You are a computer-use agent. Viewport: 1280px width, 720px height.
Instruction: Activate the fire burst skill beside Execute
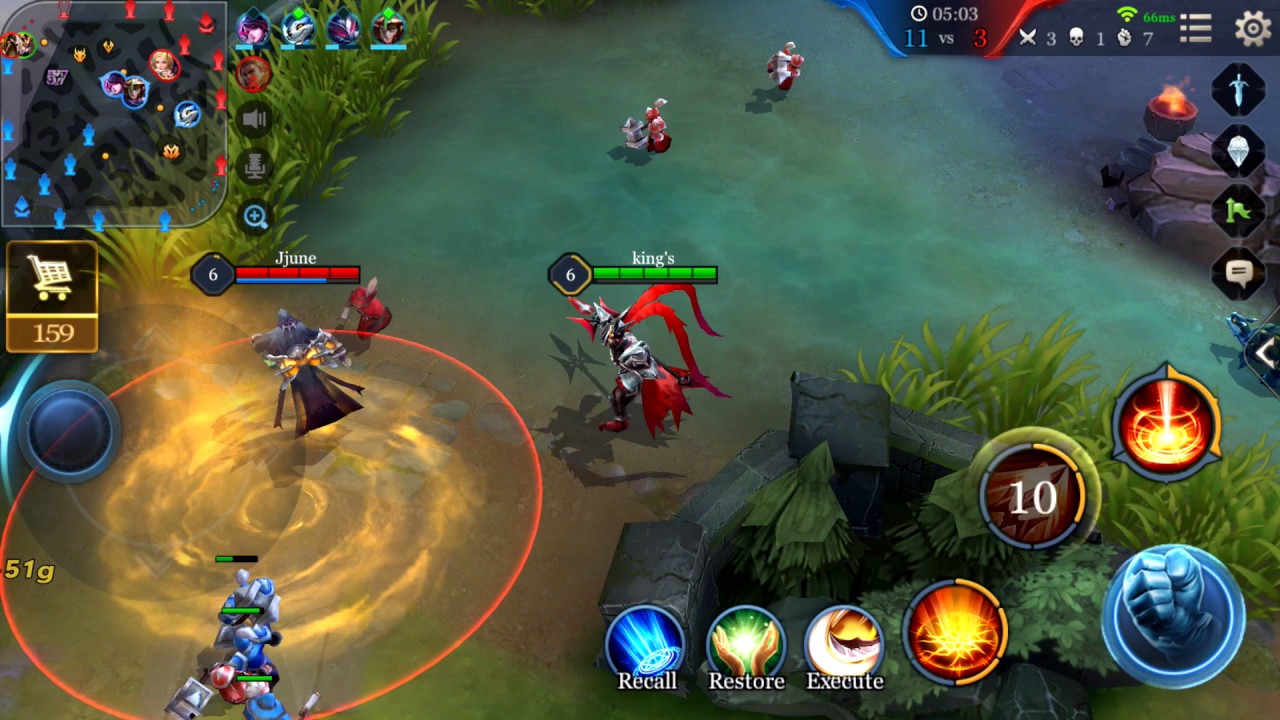pos(955,631)
